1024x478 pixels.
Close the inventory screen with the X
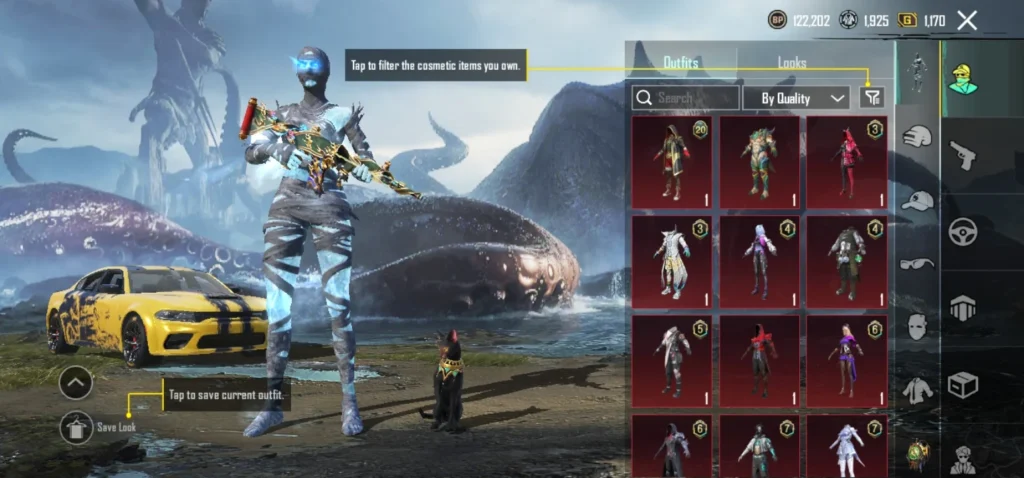967,20
